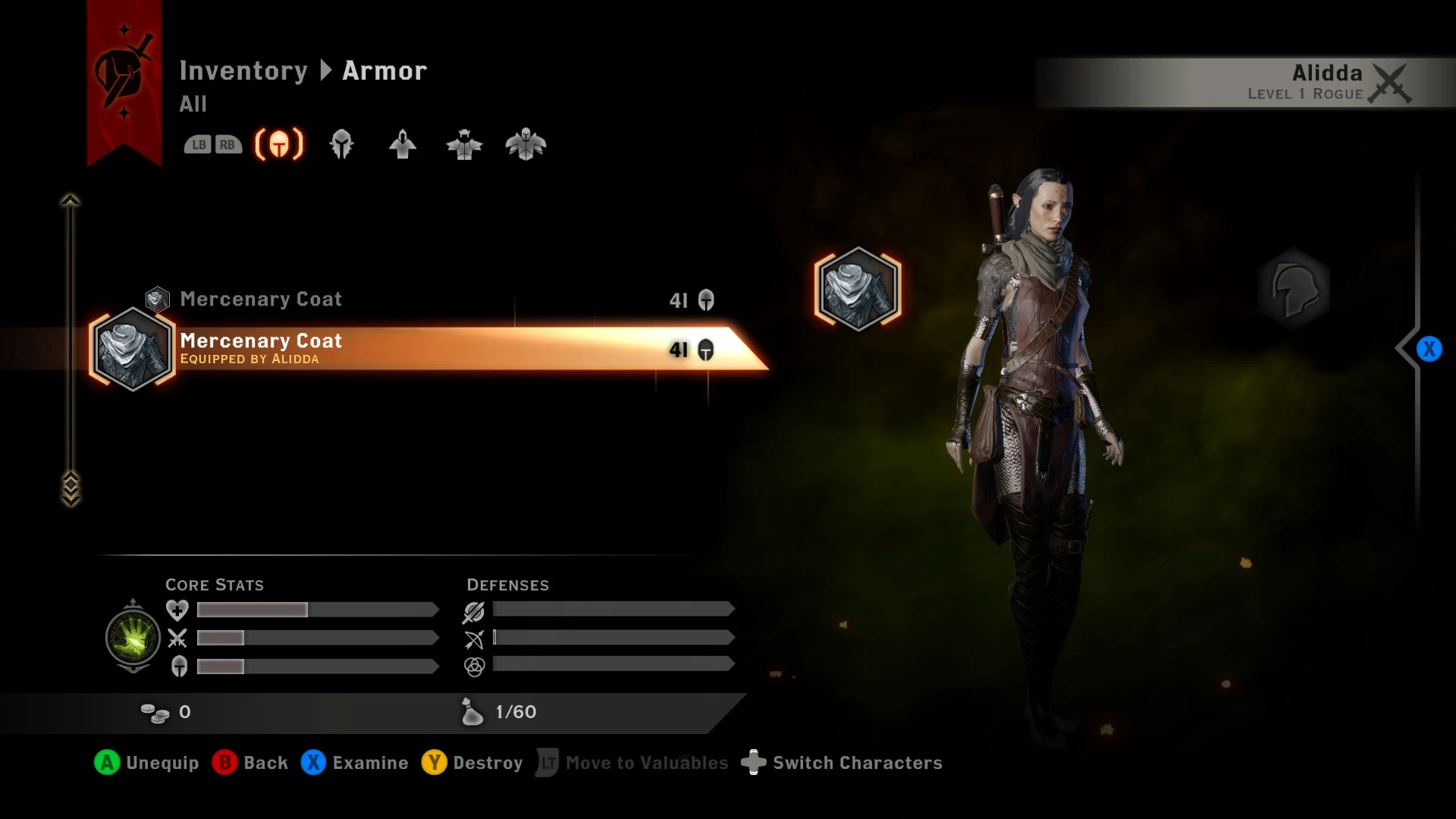Click the equipped armor slot on the character
The width and height of the screenshot is (1456, 819).
click(x=858, y=290)
